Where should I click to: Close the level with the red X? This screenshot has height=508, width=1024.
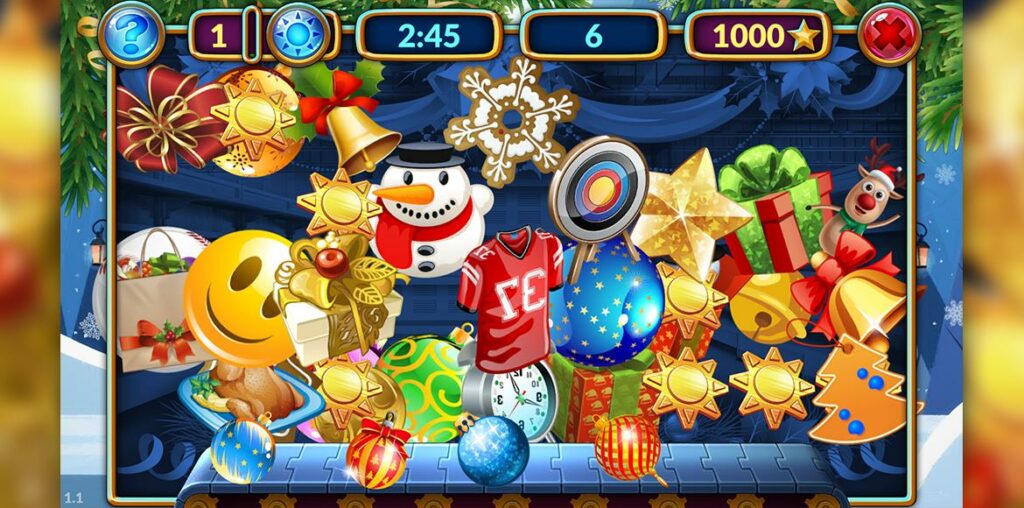[x=888, y=35]
